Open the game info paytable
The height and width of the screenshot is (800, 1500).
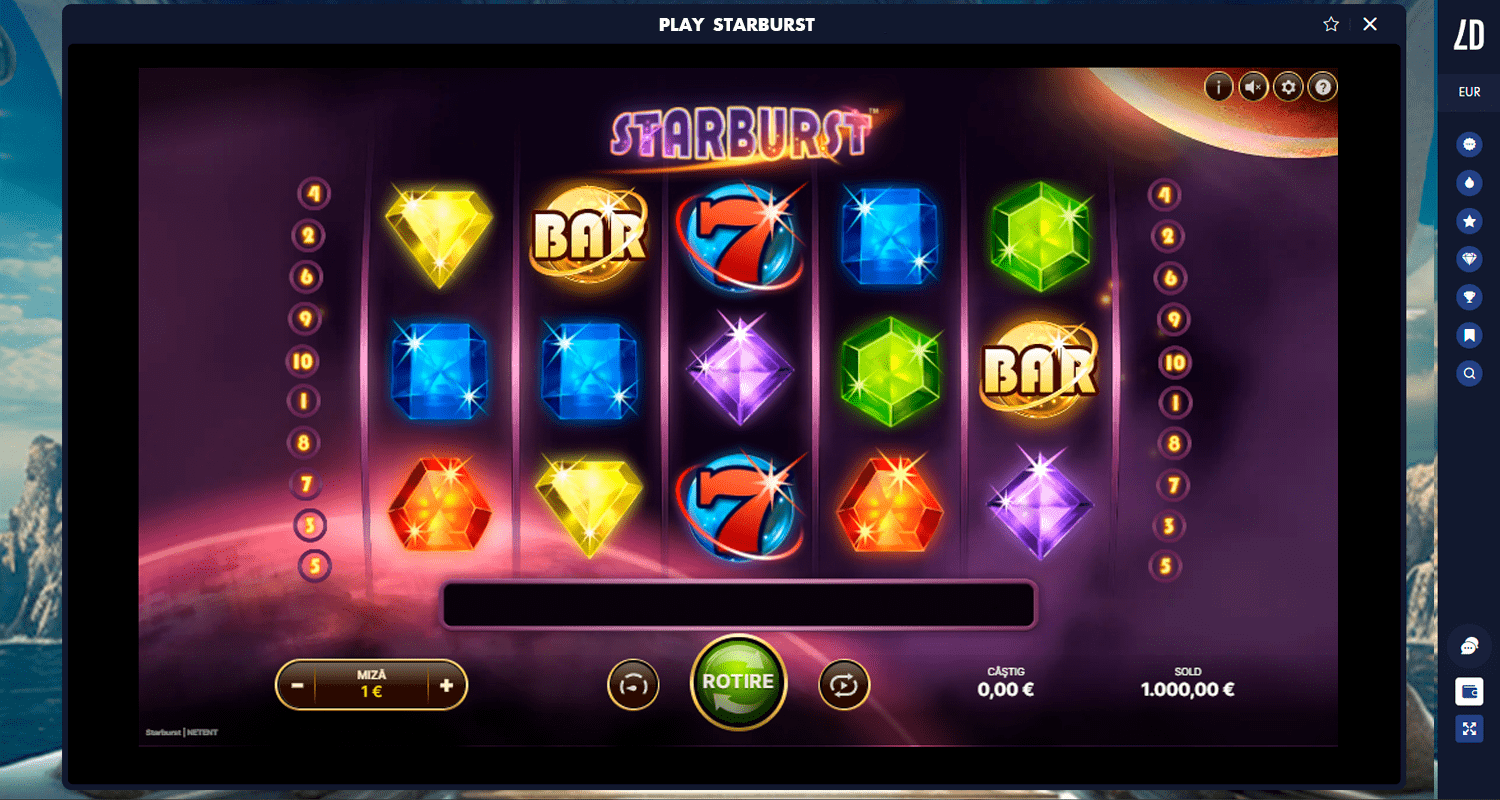point(1218,87)
